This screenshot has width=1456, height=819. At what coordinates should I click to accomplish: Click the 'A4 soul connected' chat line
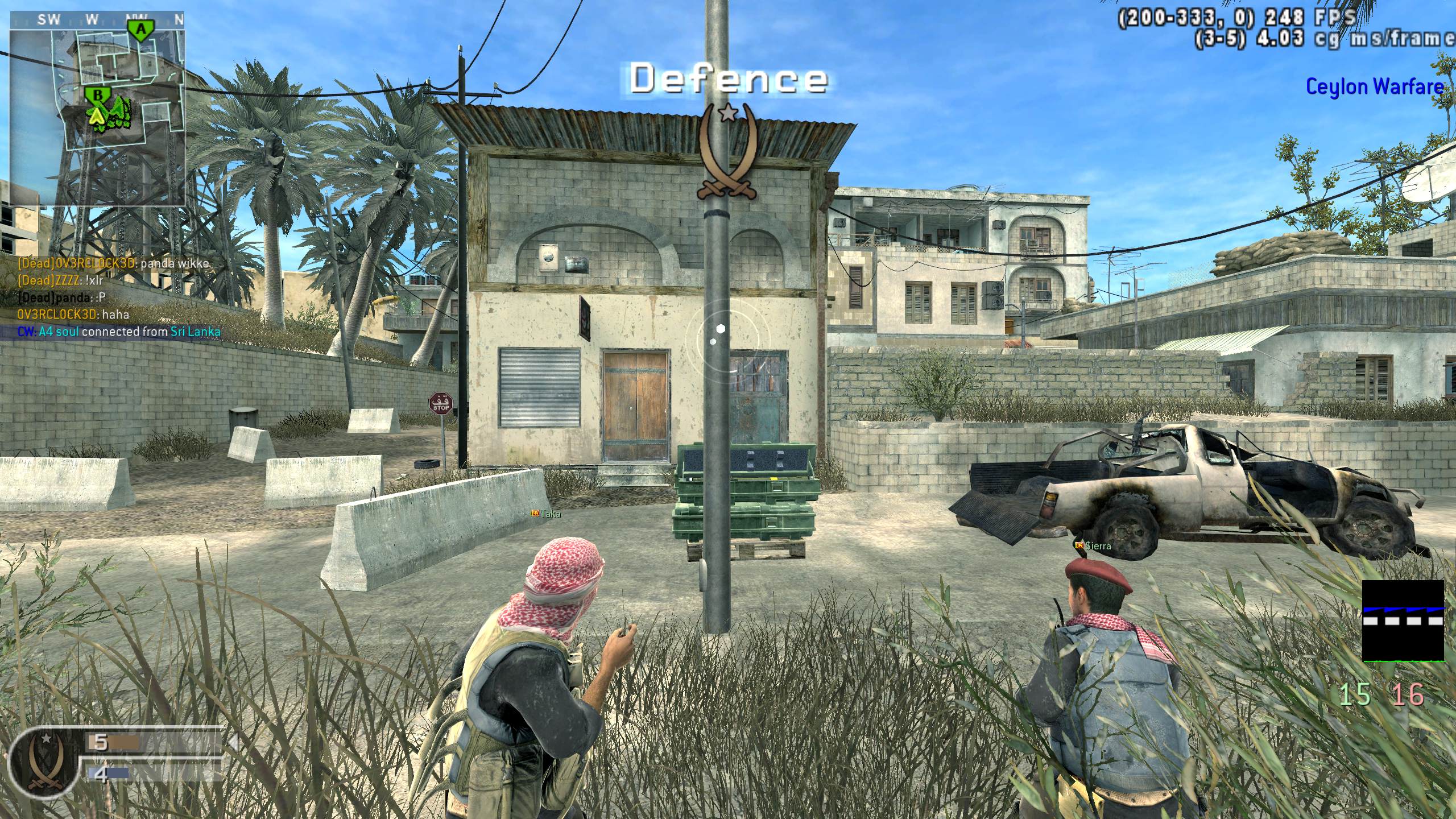(119, 332)
